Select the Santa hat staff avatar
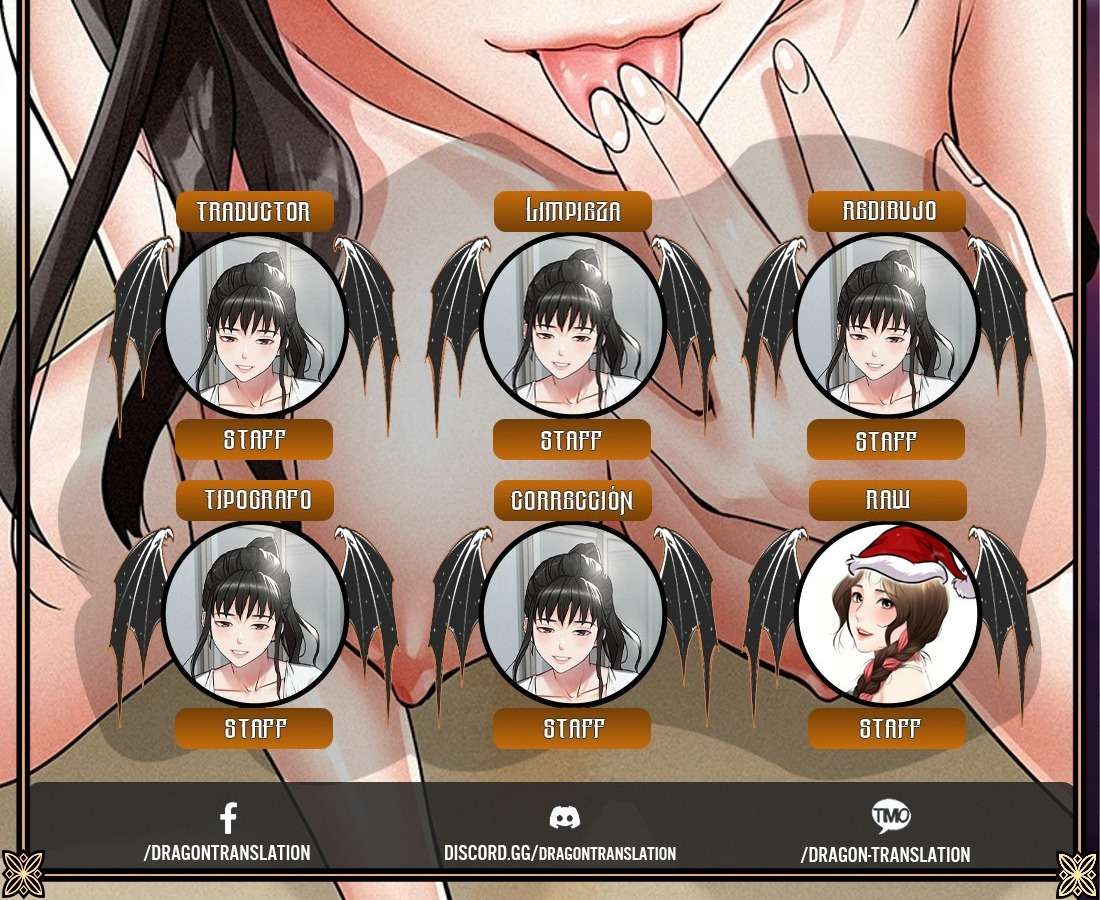This screenshot has height=900, width=1100. point(887,613)
